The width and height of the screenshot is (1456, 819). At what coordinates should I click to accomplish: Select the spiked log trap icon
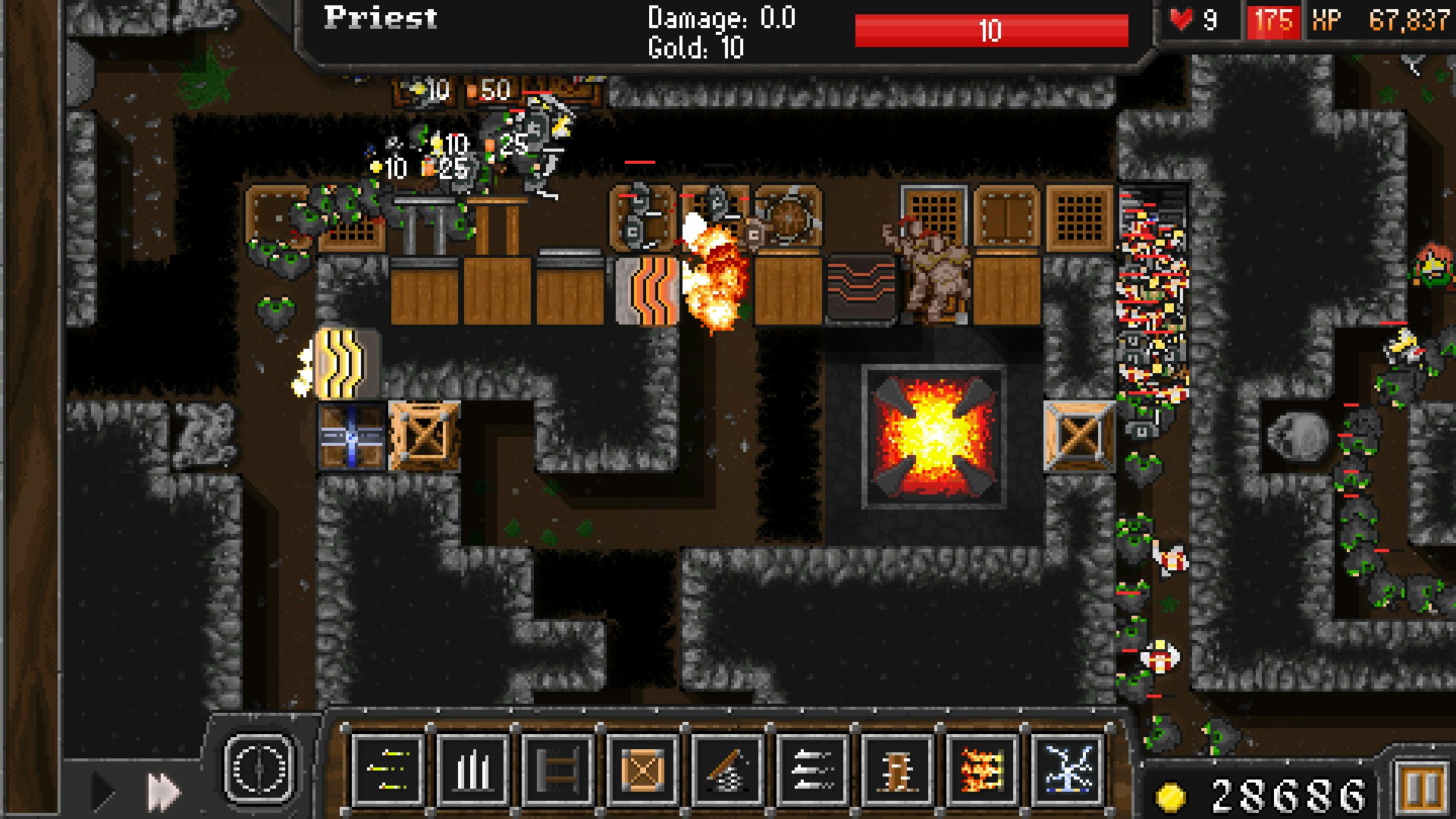coord(899,768)
